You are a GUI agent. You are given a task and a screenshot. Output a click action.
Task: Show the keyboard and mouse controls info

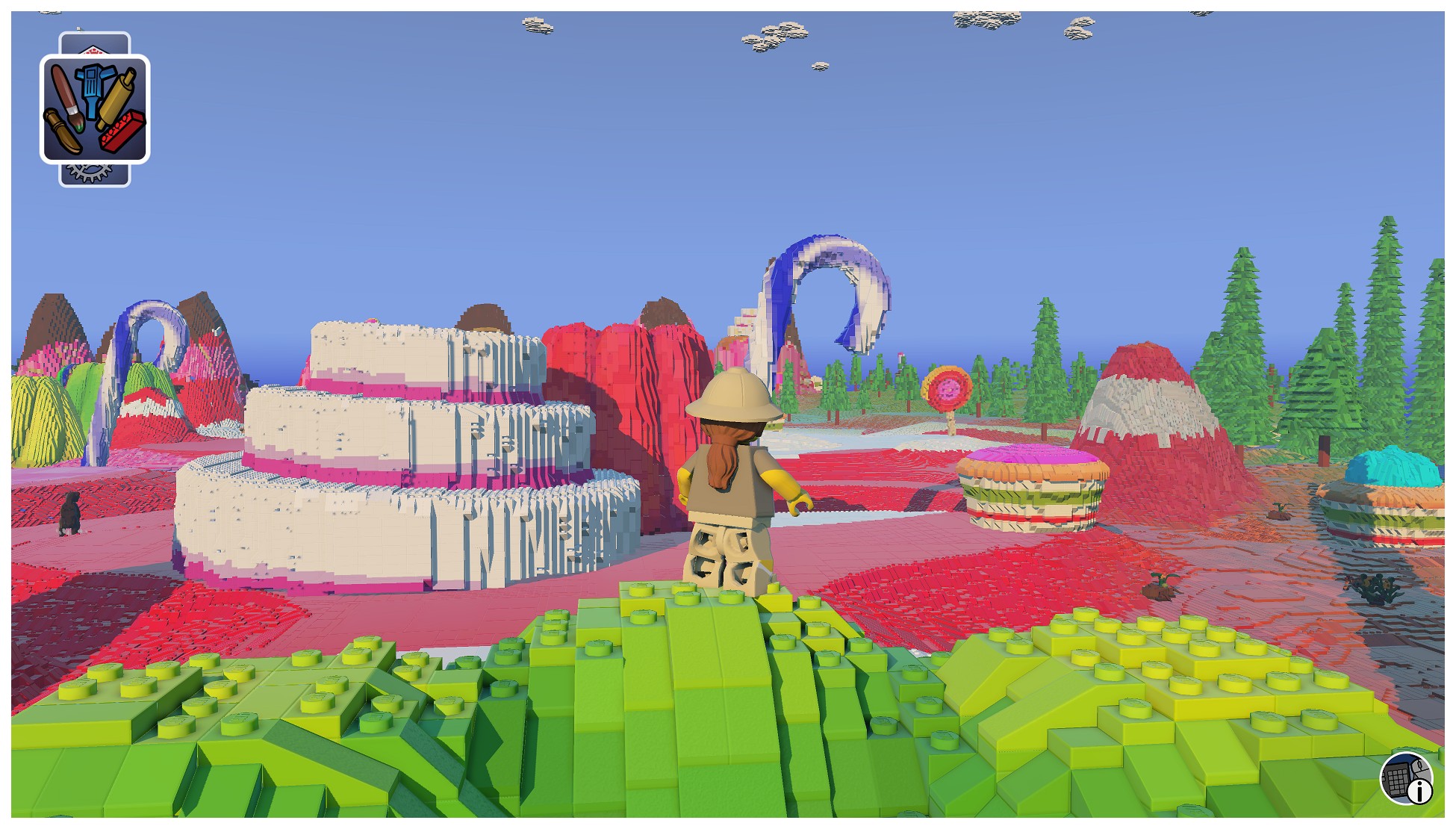(x=1407, y=779)
